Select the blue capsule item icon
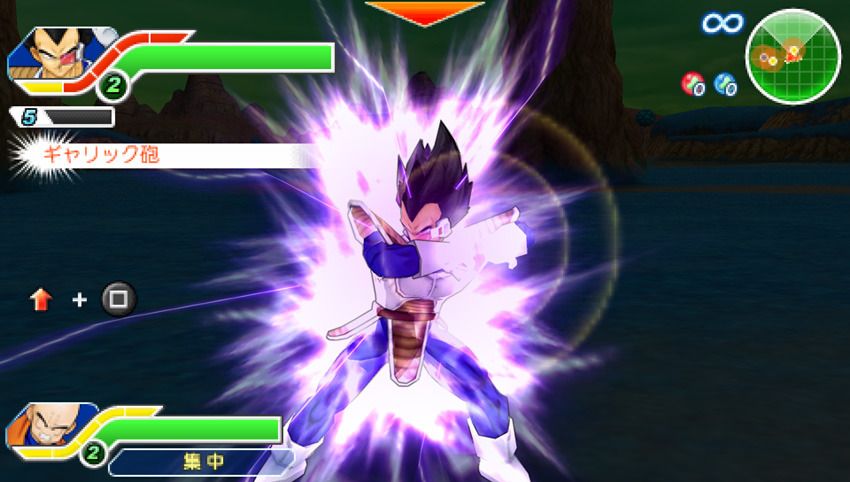Screen dimensions: 850x482 click(x=725, y=84)
